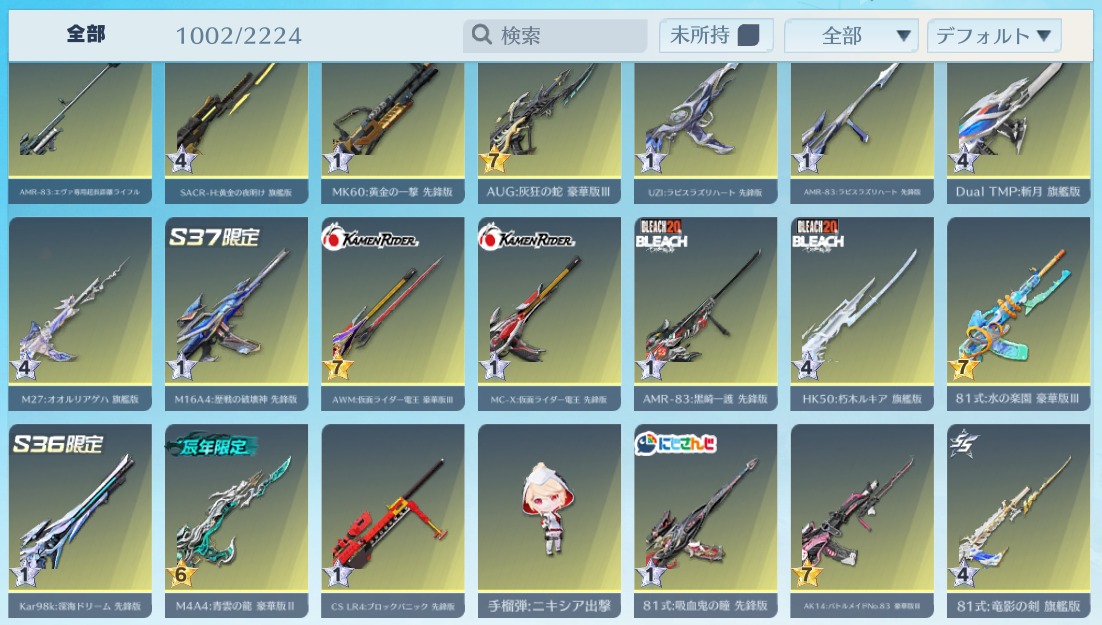This screenshot has width=1102, height=625.
Task: Select the HK50 朽木ルキア skin
Action: tap(862, 310)
